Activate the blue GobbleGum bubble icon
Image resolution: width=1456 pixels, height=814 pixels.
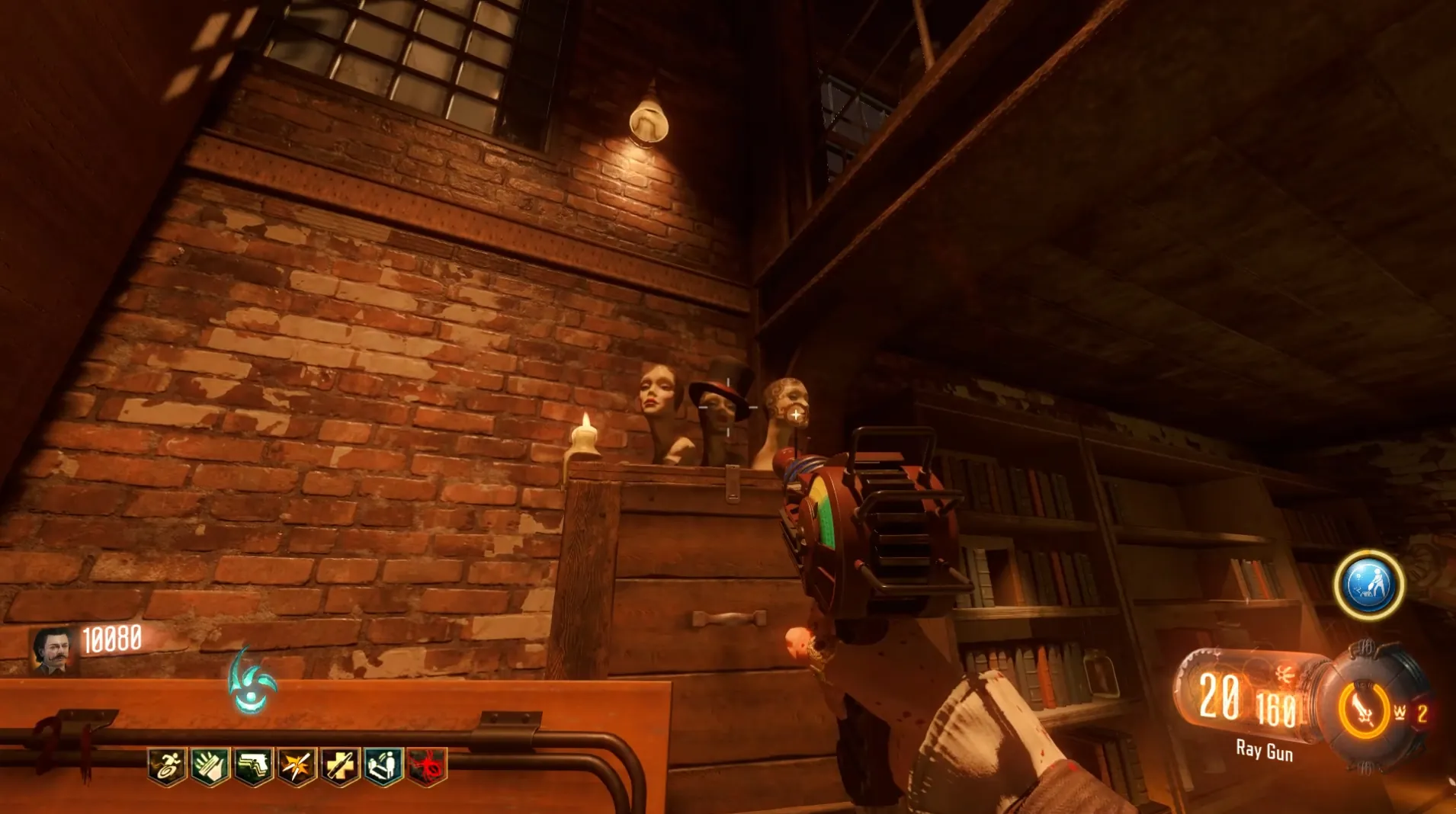[1369, 585]
